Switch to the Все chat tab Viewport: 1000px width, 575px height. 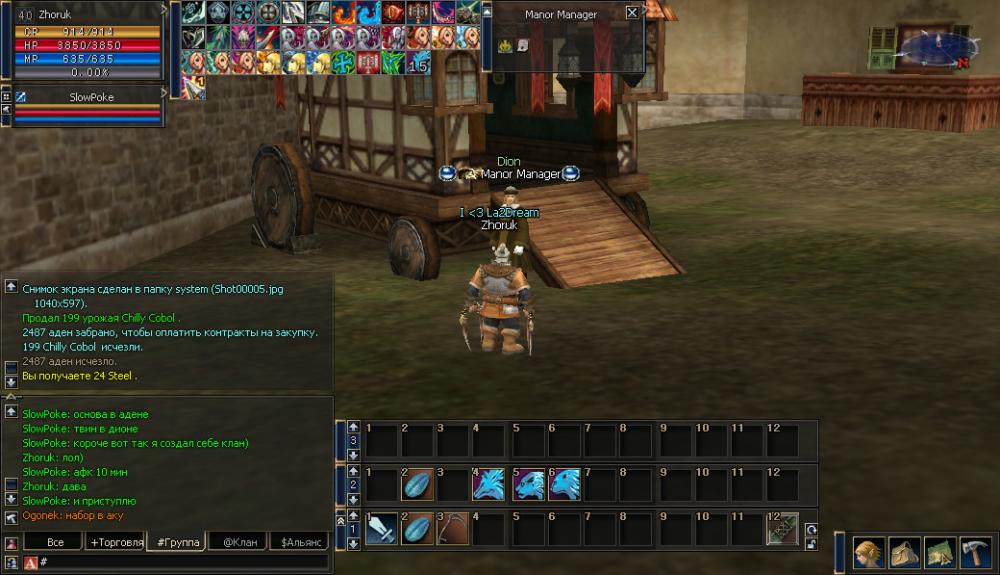56,542
